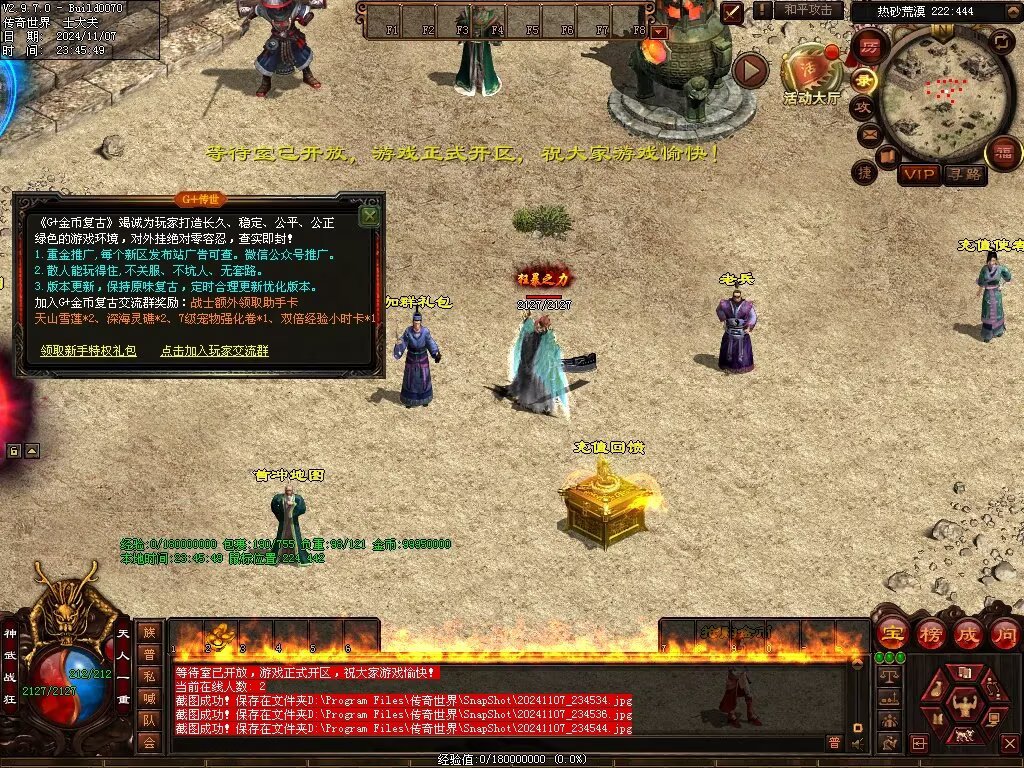1024x768 pixels.
Task: Open the VIP panel
Action: coord(918,175)
